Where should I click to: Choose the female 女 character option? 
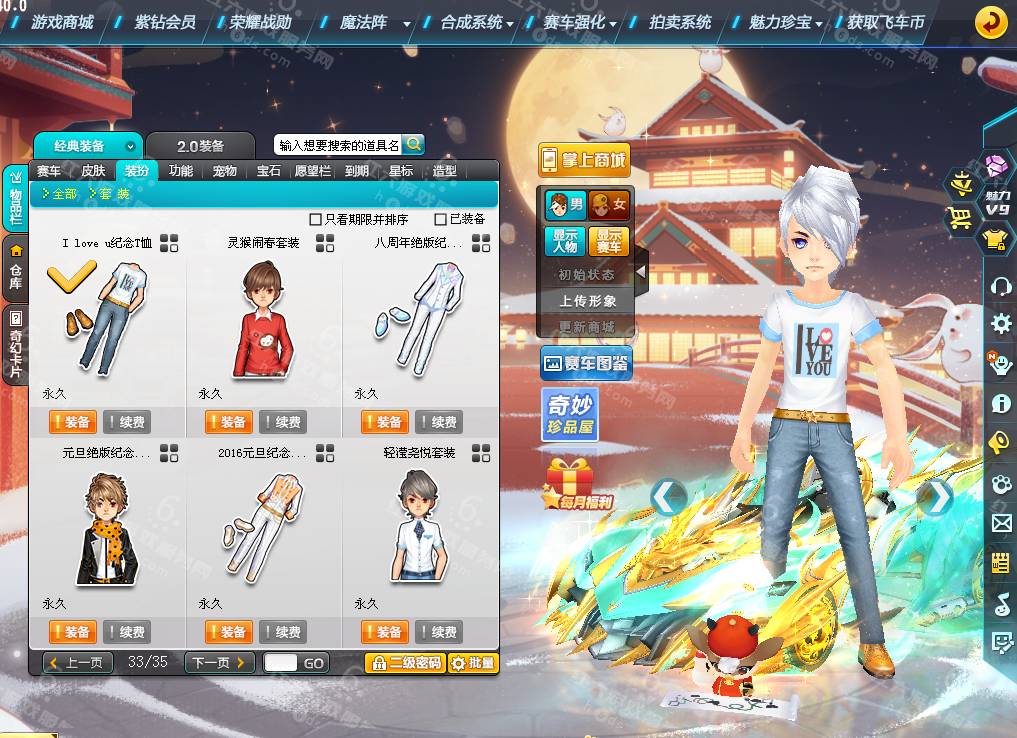pyautogui.click(x=609, y=205)
